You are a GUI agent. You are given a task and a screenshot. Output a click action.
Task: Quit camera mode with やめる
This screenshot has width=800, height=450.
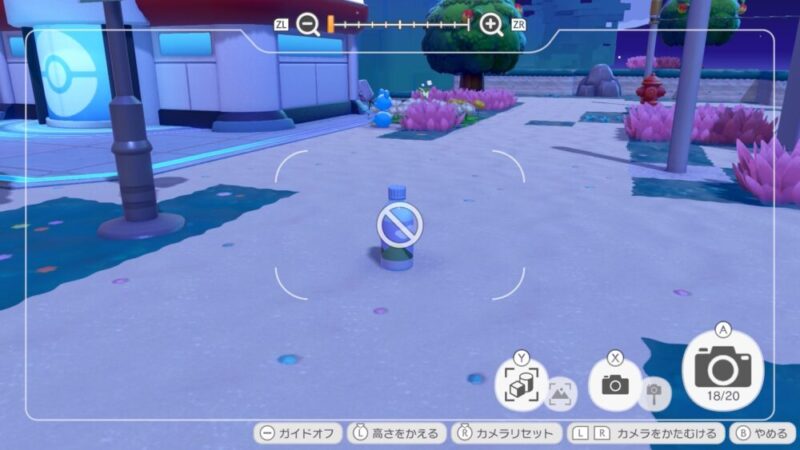point(762,433)
